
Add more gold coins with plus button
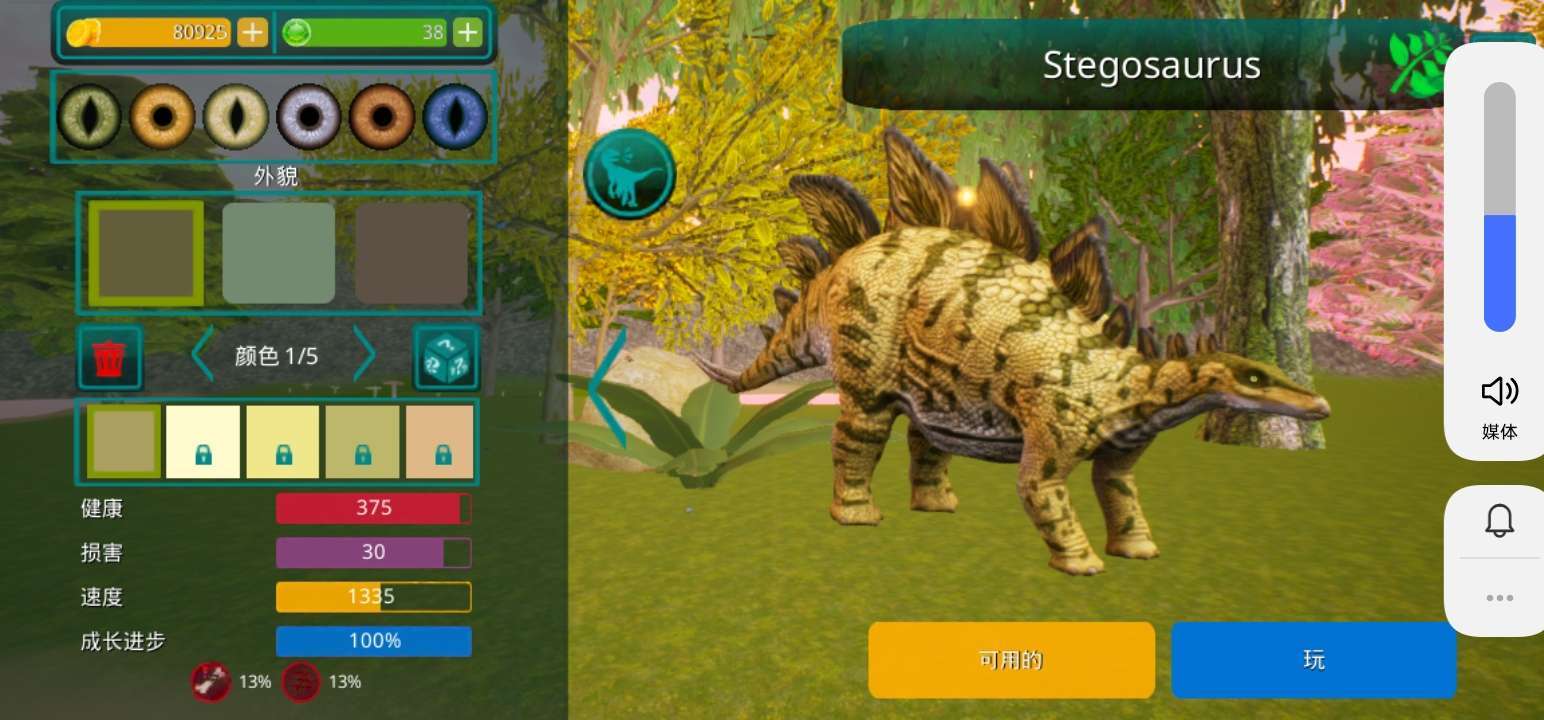[252, 33]
